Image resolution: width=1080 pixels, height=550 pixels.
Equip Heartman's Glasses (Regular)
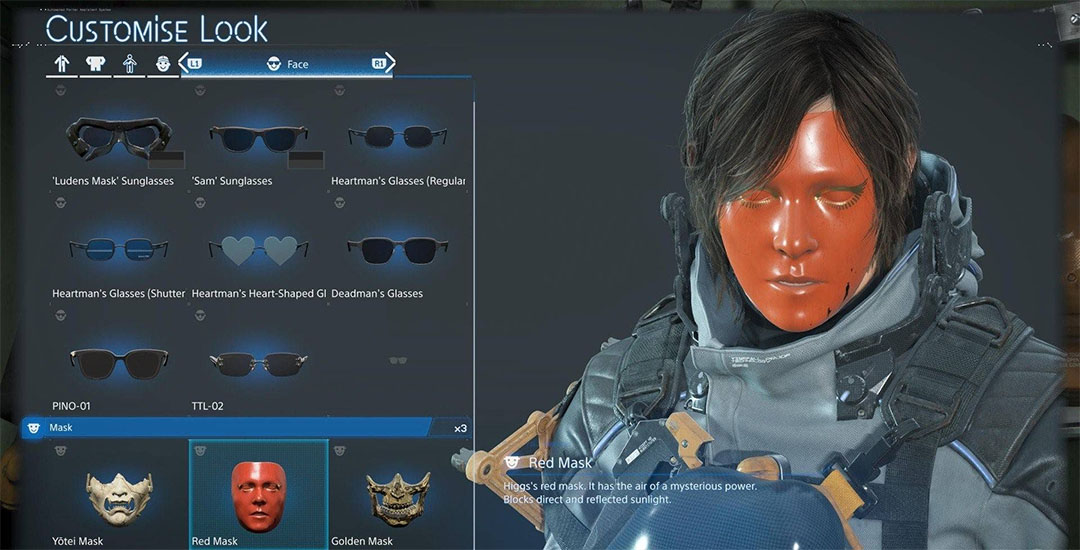[x=398, y=140]
